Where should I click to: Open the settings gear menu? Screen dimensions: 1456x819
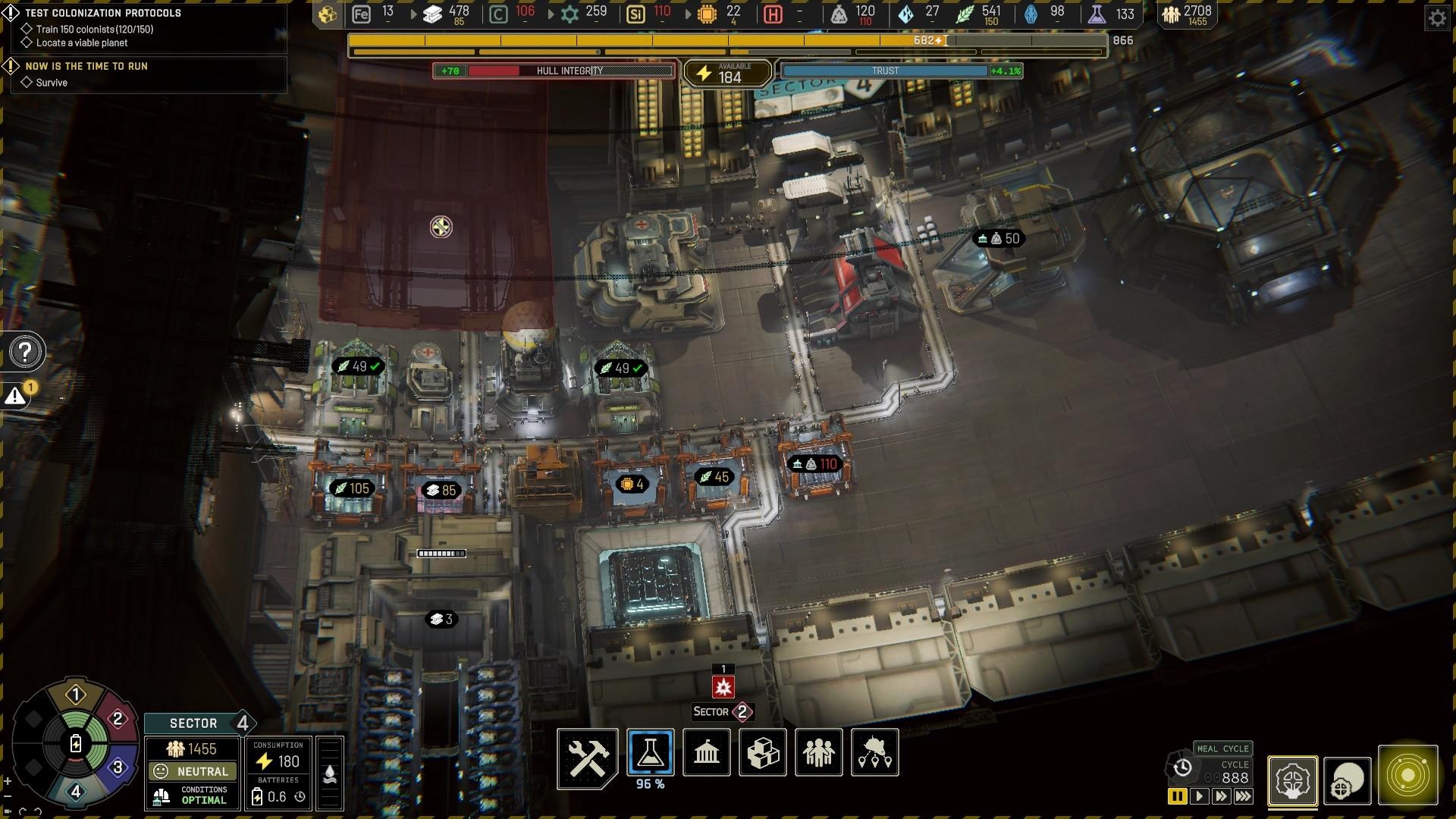coord(1437,17)
